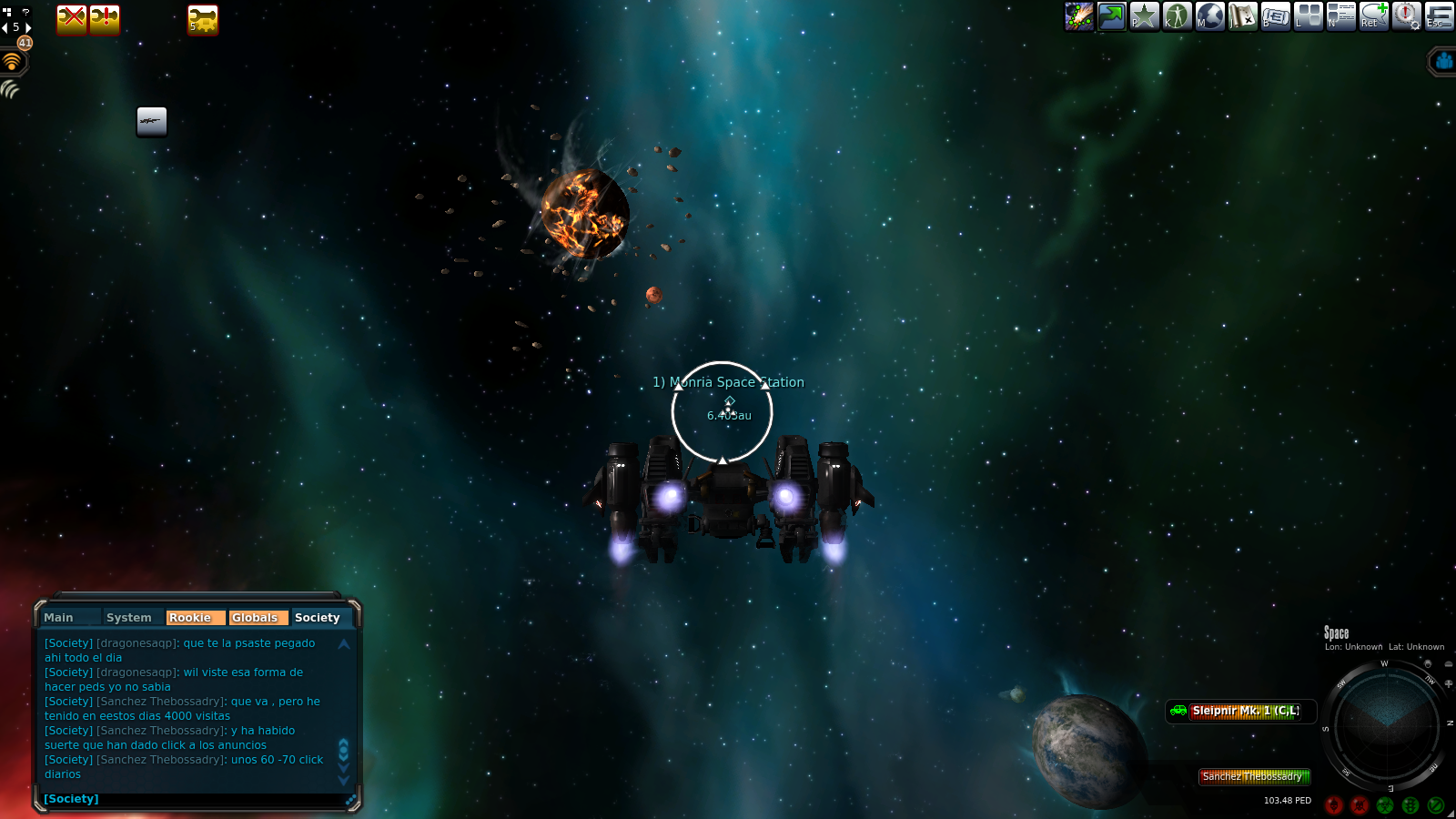Toggle the green biohazard status indicator

[1385, 804]
